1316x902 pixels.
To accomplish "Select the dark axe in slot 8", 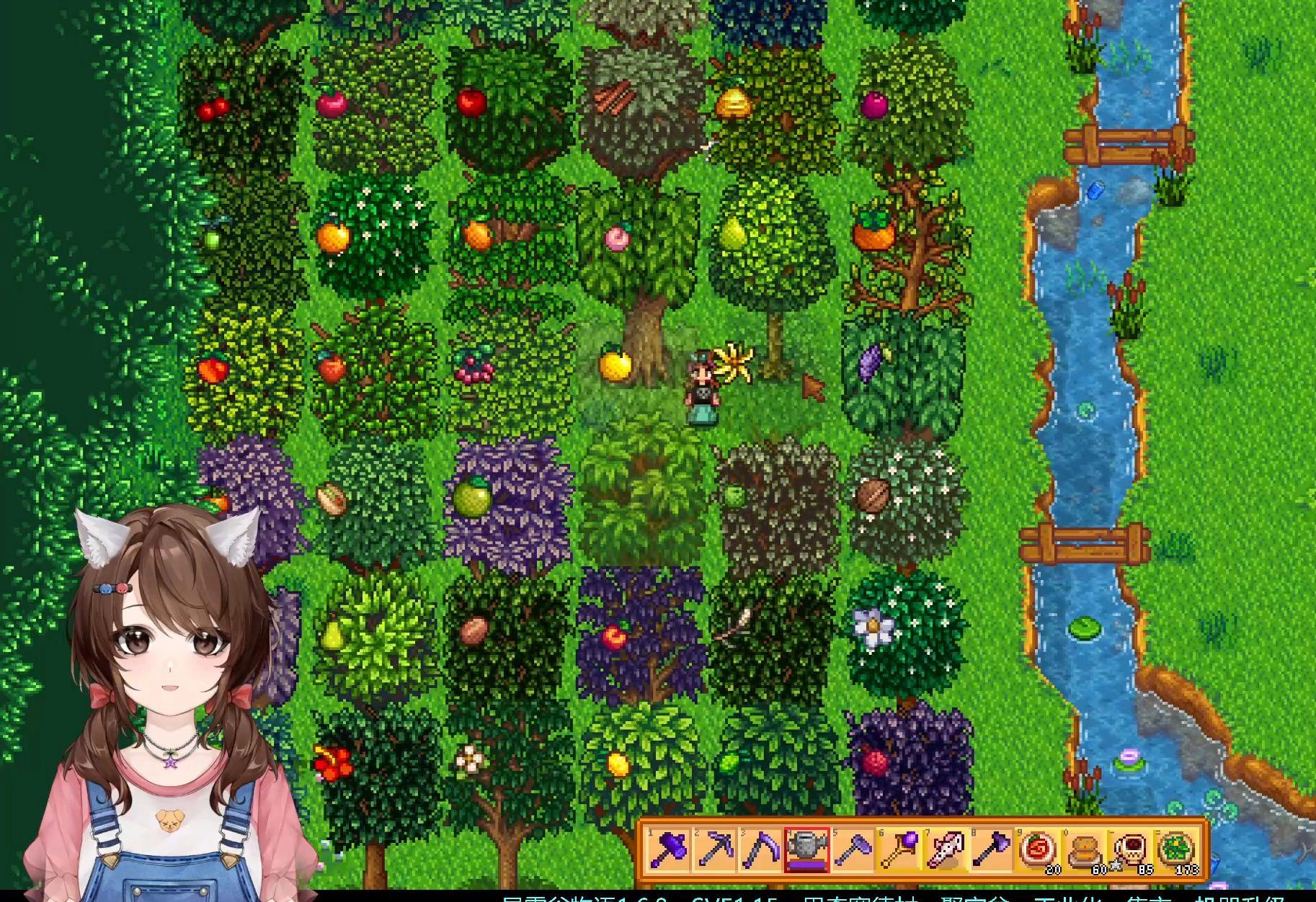I will point(991,850).
